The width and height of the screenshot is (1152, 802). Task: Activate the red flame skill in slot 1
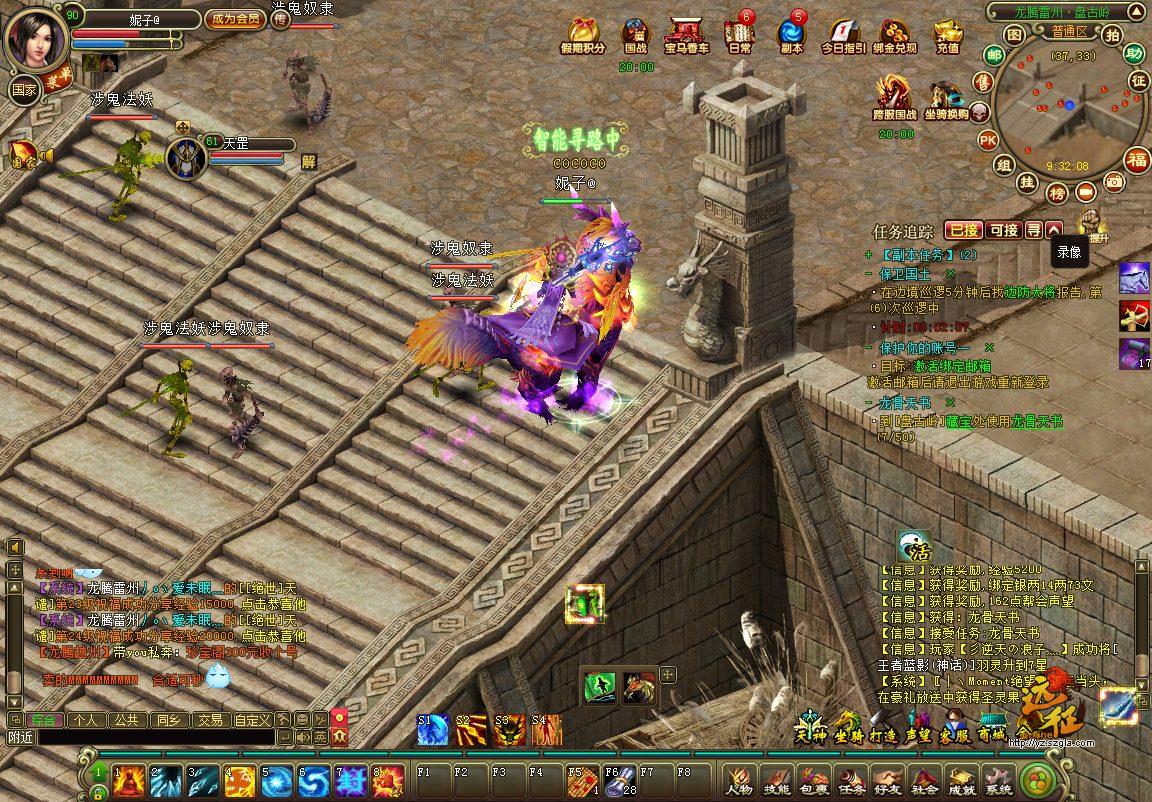(128, 780)
